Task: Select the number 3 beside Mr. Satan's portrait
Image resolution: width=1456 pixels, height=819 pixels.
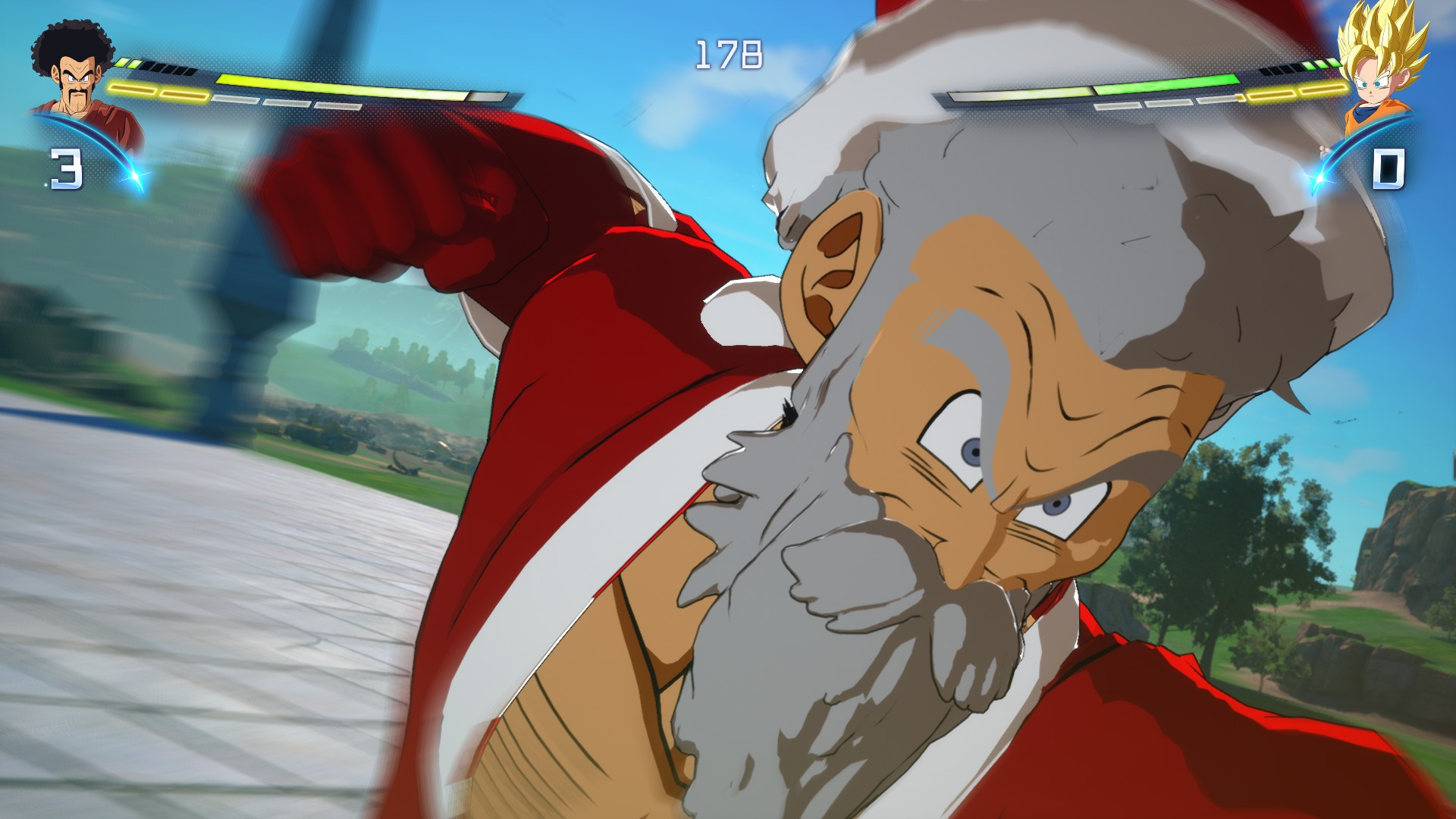Action: point(64,168)
